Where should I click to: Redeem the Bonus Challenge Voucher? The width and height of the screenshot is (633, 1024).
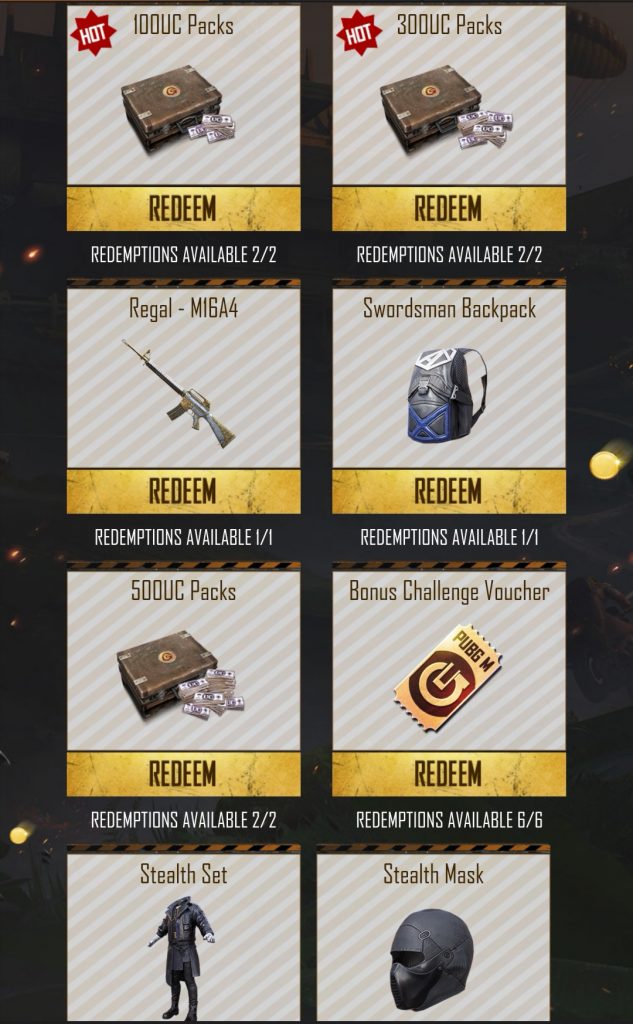click(x=448, y=774)
